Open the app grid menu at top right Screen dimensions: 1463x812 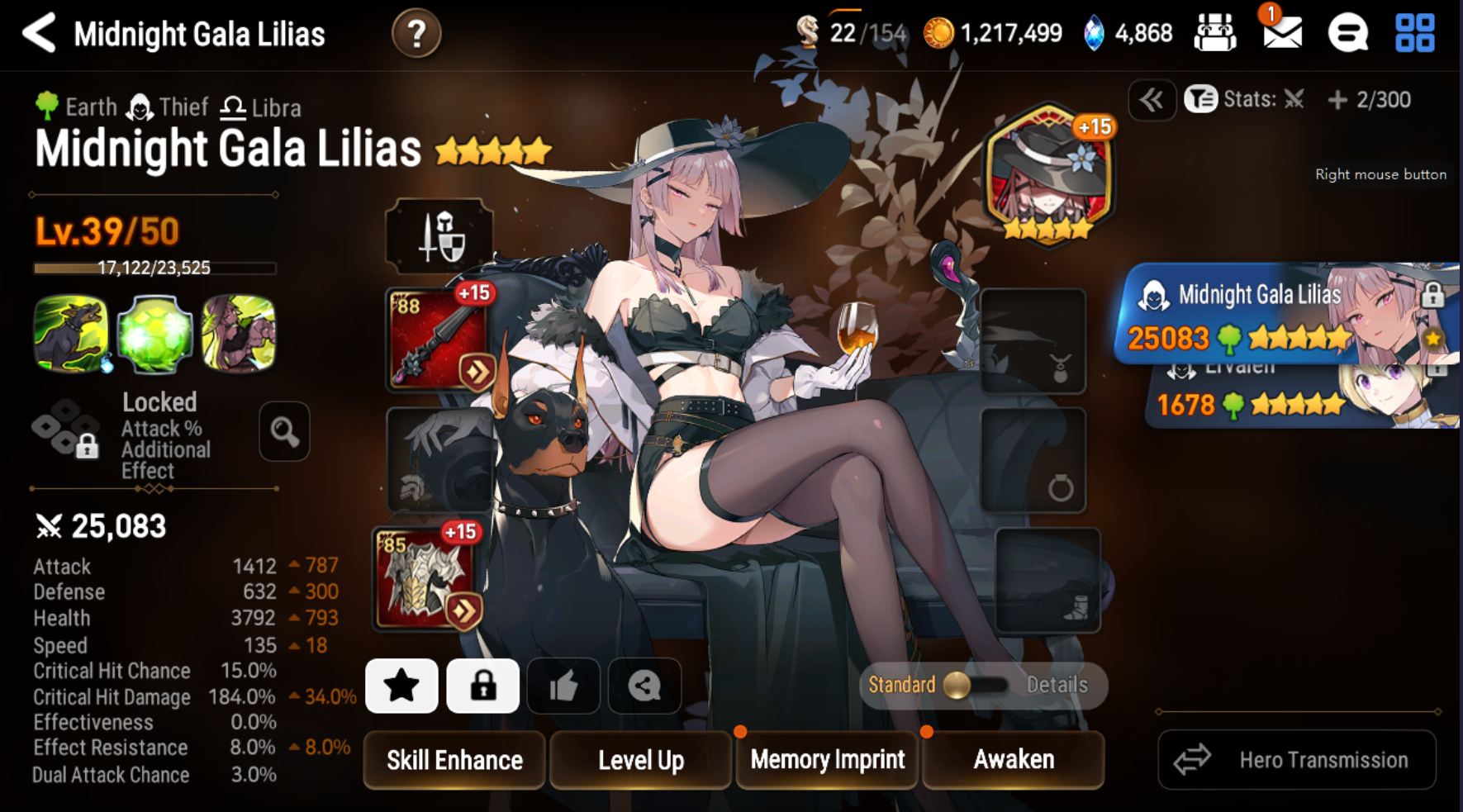pyautogui.click(x=1414, y=34)
